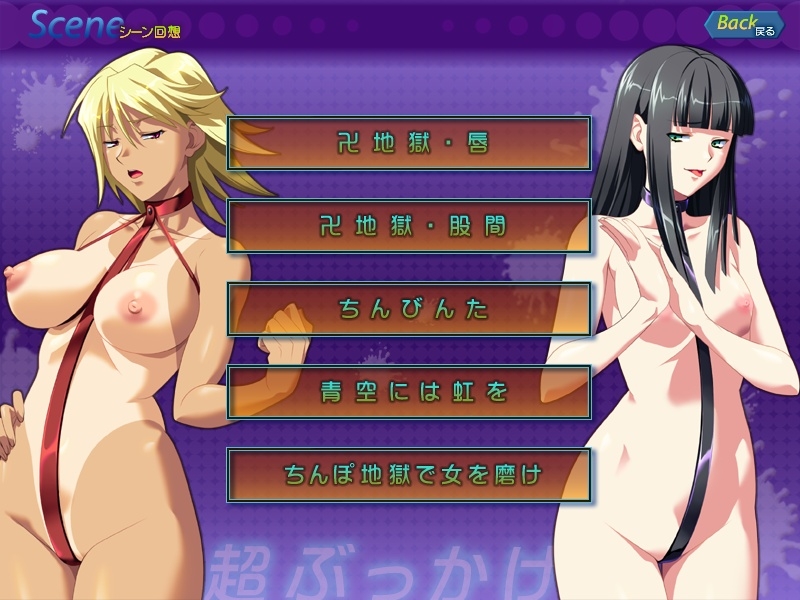Go back with the Back 戻る button

click(x=744, y=25)
